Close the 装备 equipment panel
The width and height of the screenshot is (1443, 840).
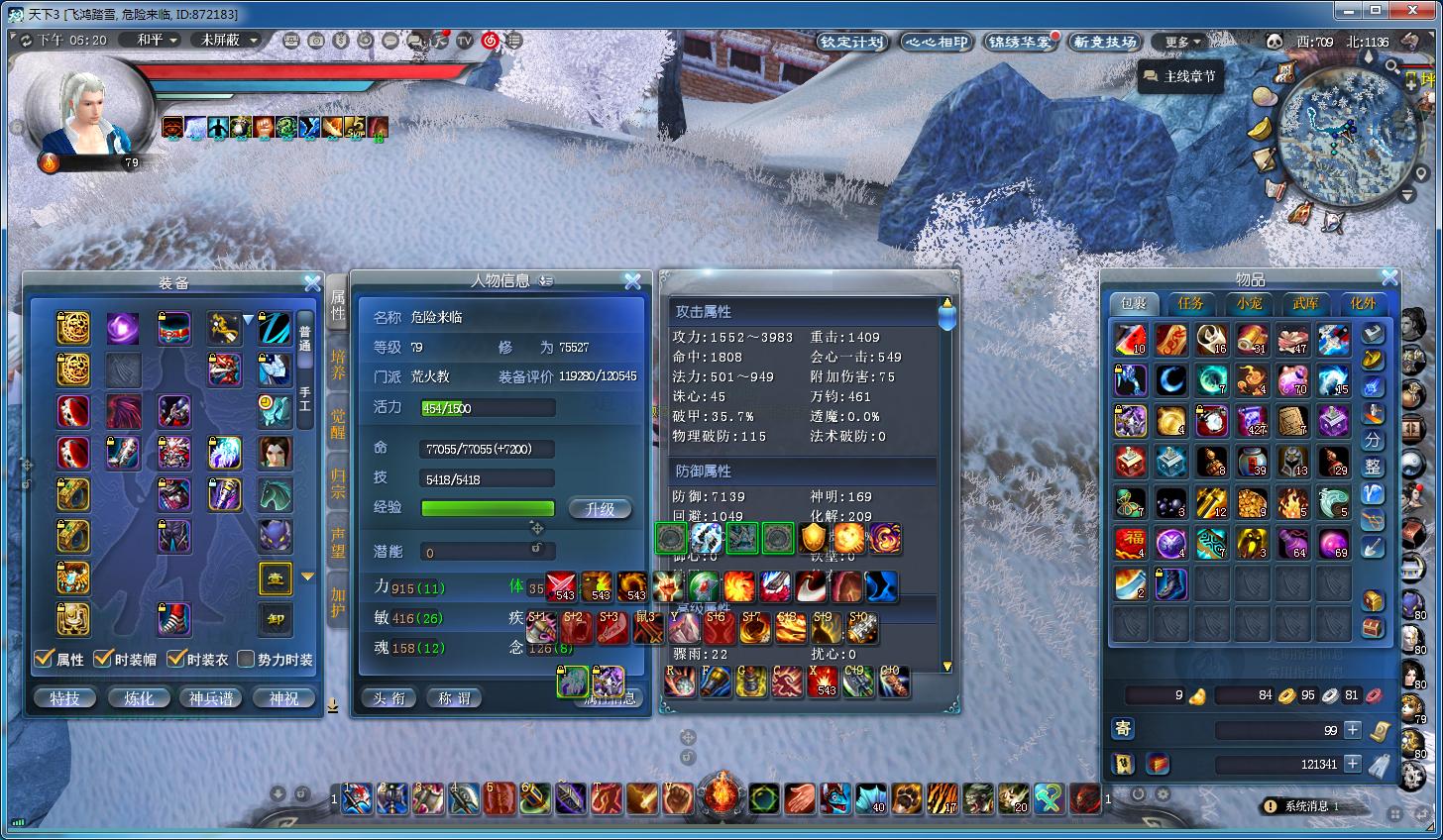coord(312,283)
